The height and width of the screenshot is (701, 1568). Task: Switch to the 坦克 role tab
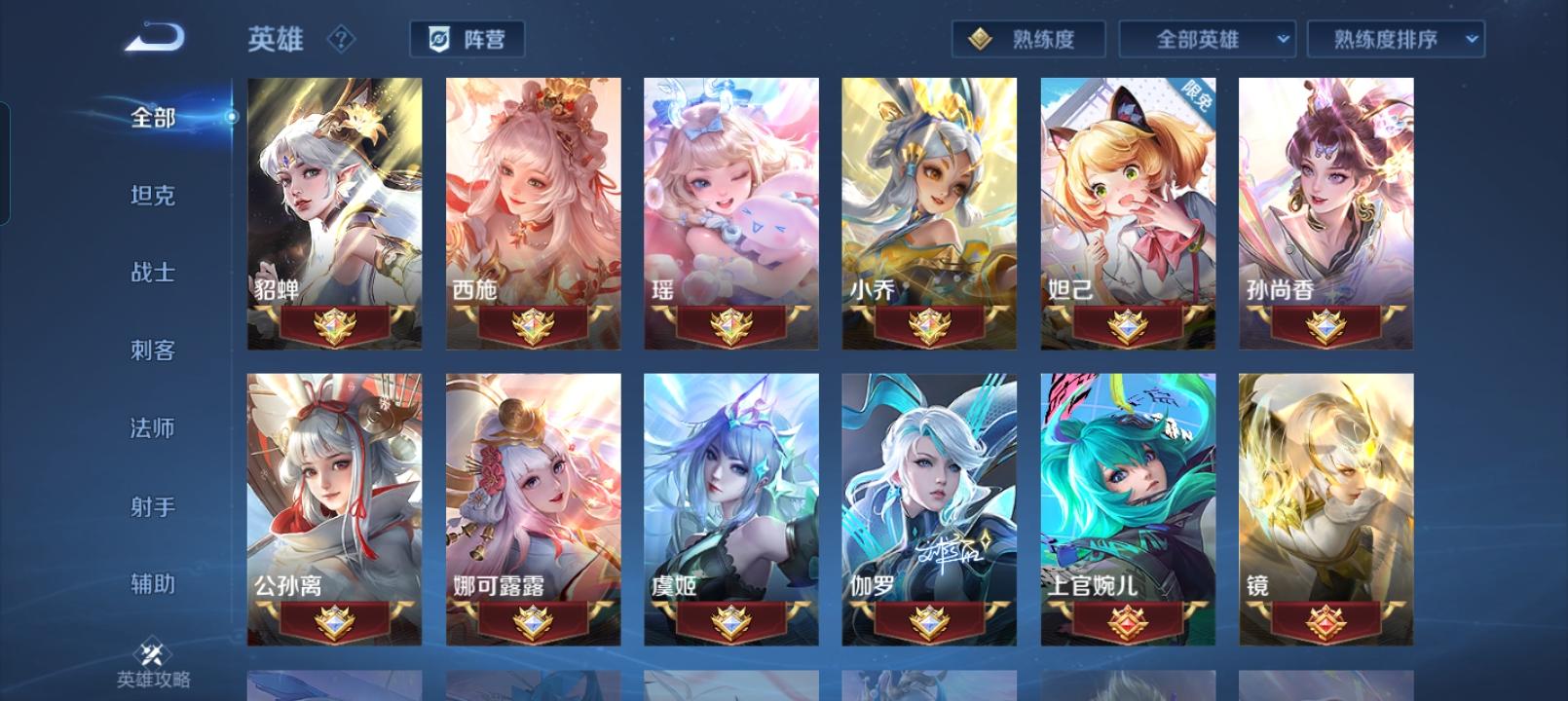point(154,197)
